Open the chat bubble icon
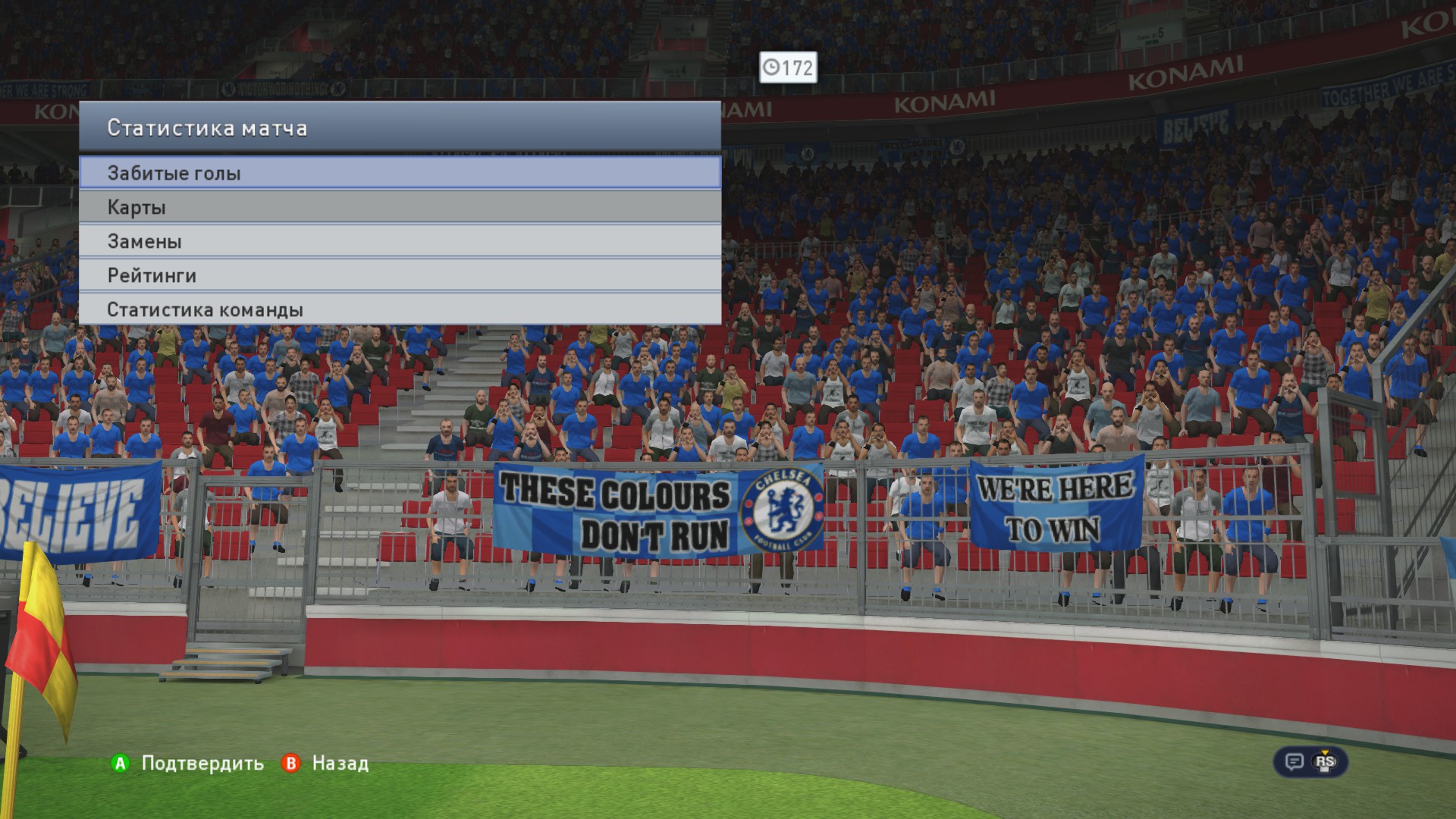The image size is (1456, 819). point(1294,762)
